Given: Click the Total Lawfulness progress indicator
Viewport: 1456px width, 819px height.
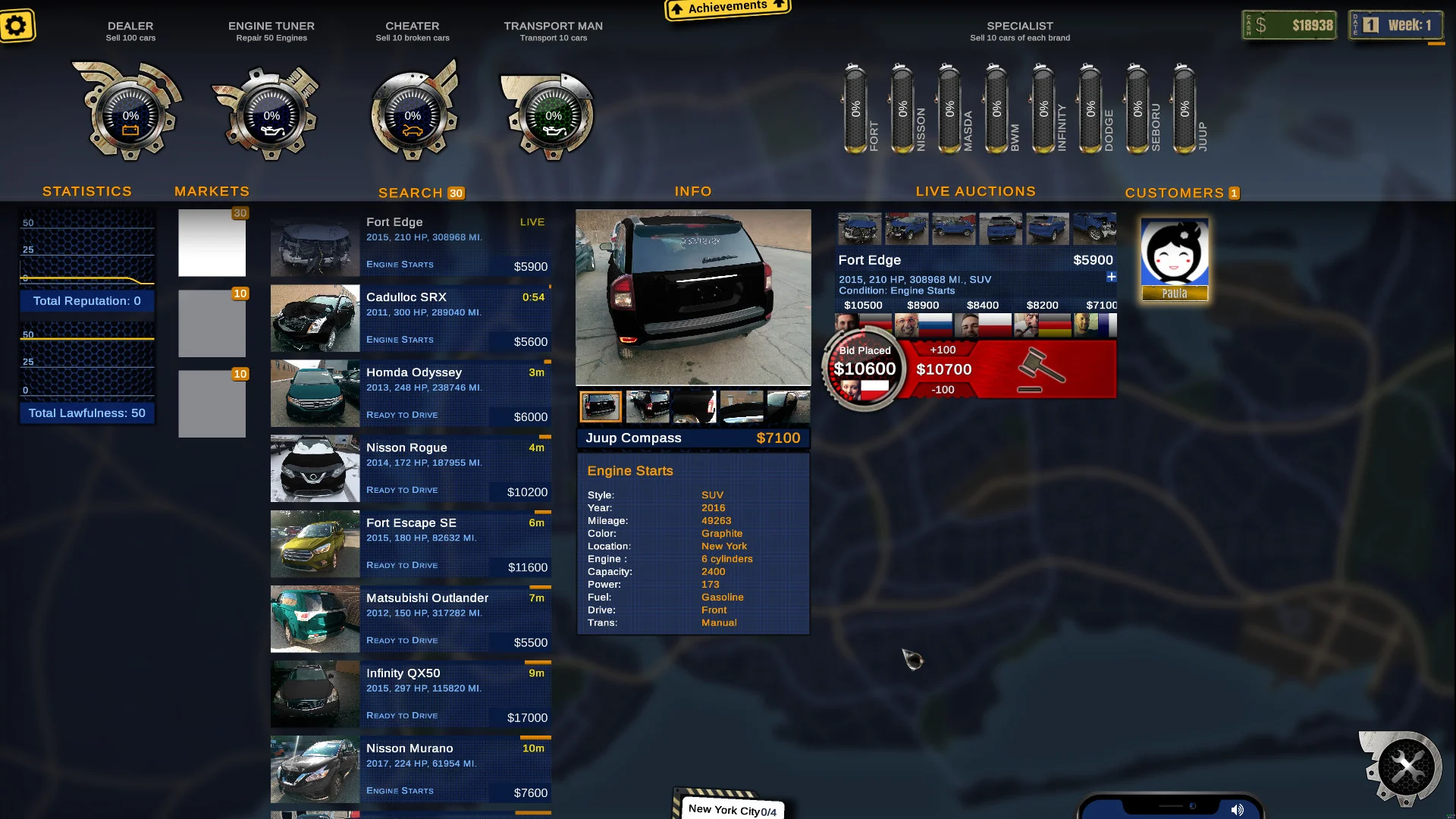Looking at the screenshot, I should (x=86, y=413).
